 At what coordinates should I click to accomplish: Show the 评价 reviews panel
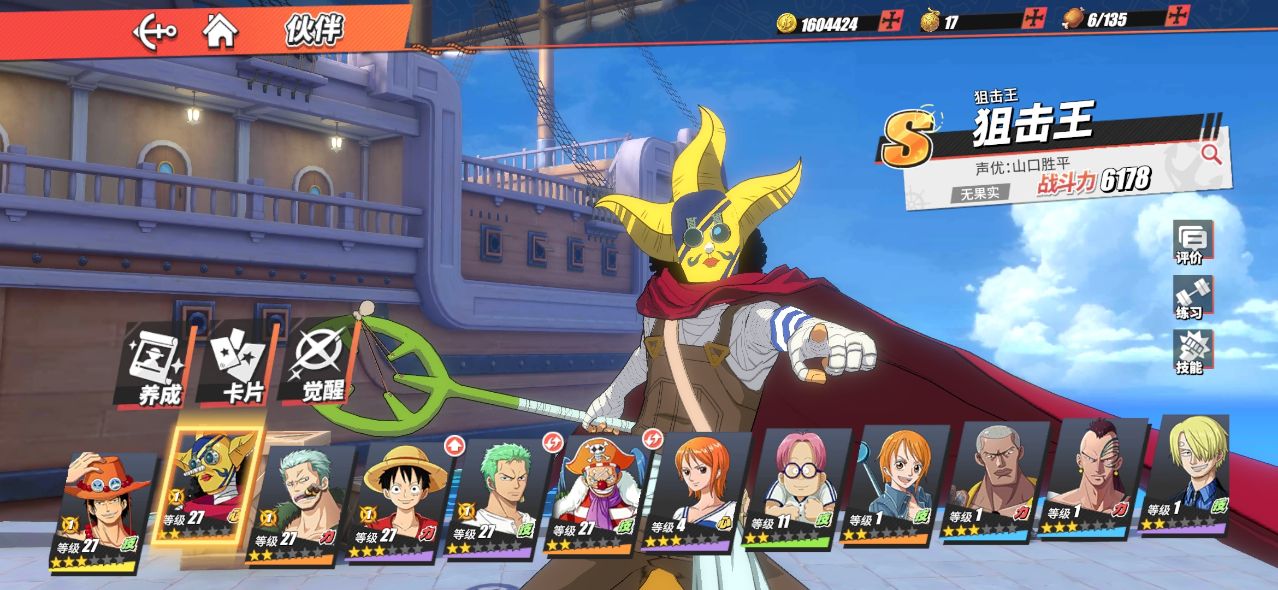coord(1191,243)
